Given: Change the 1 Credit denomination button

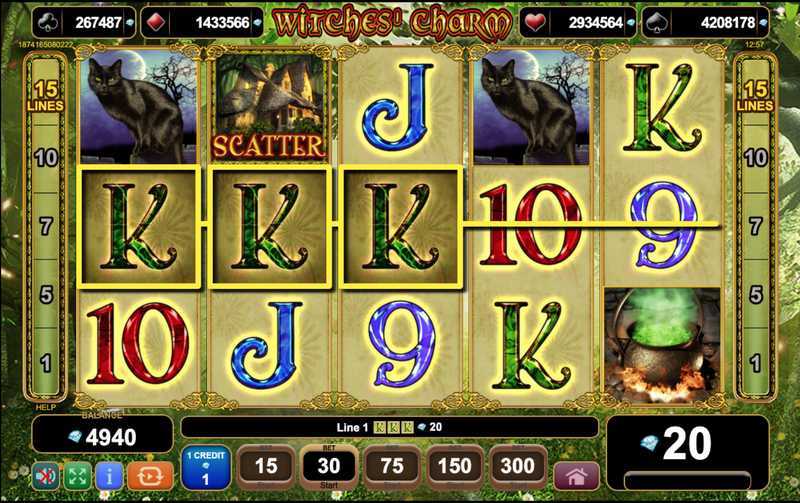Looking at the screenshot, I should pos(208,467).
